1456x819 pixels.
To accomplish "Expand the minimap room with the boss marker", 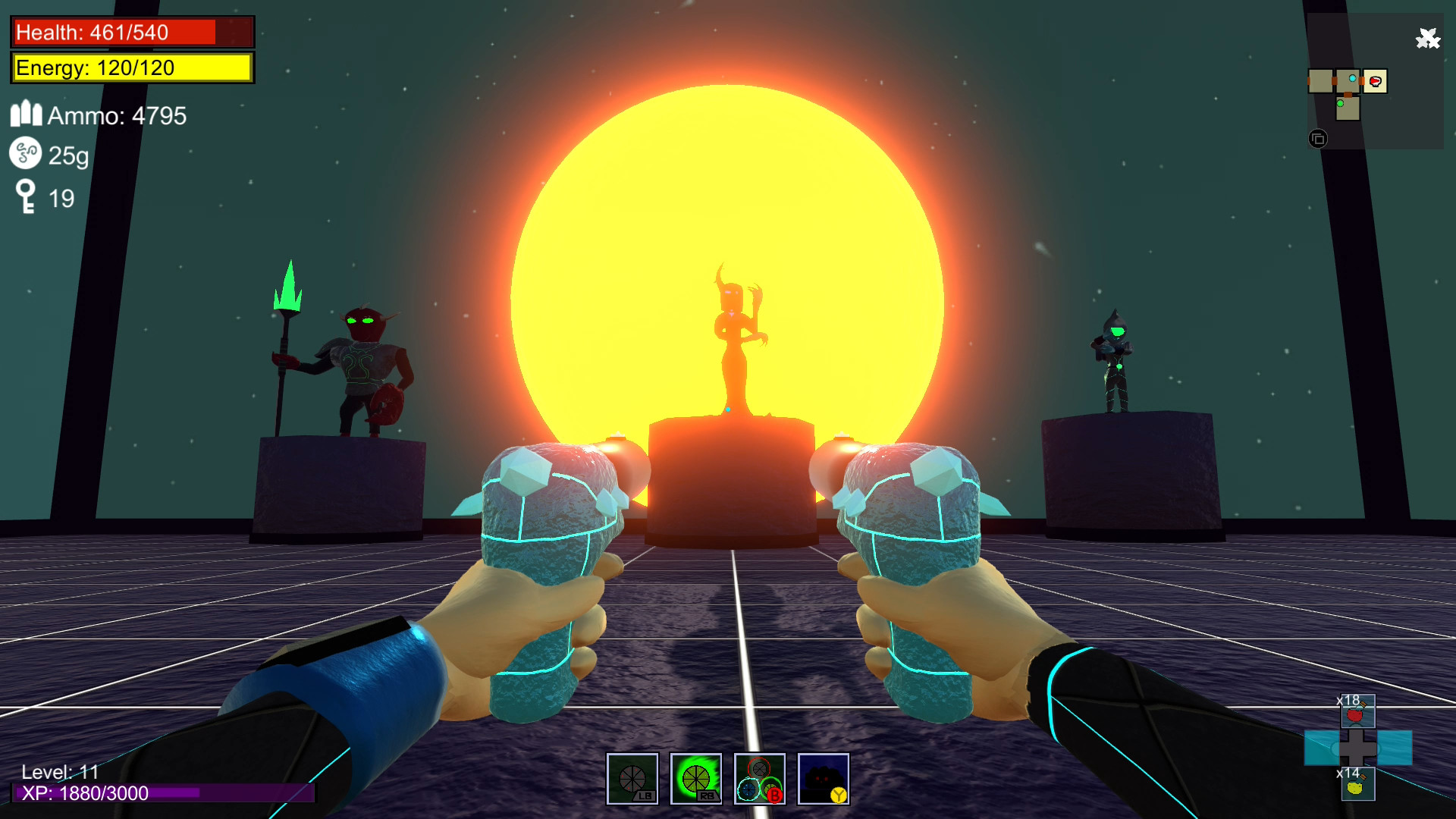I will pyautogui.click(x=1375, y=80).
